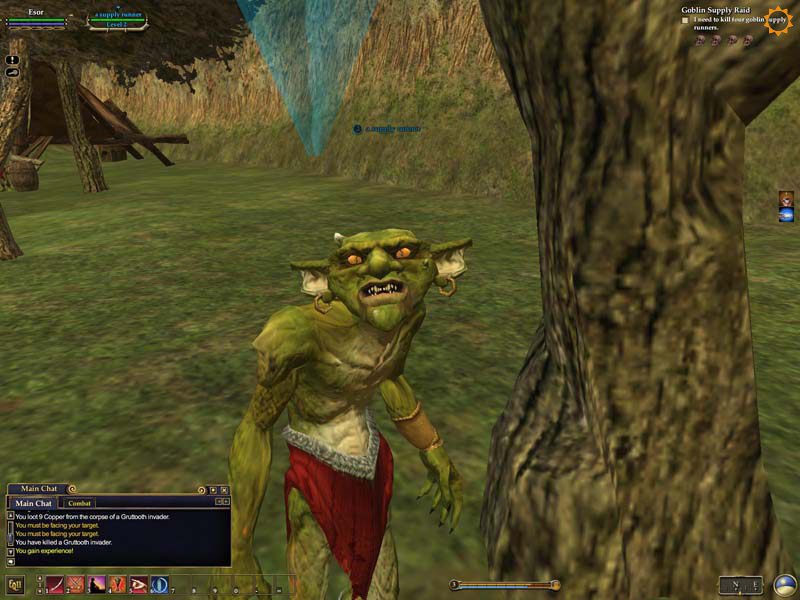Click the orange sun quest icon
800x600 pixels.
(777, 20)
